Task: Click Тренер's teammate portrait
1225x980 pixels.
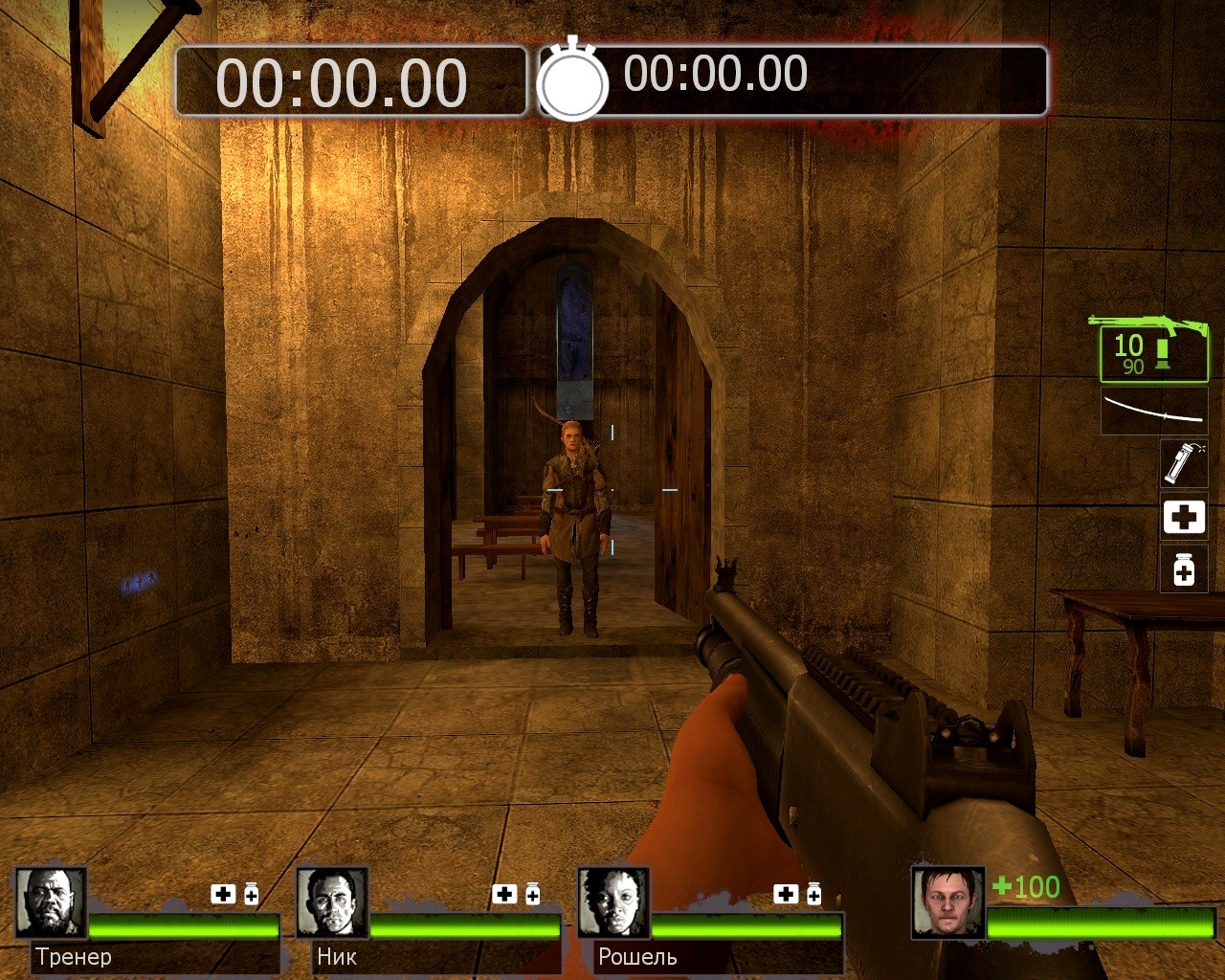Action: (x=52, y=903)
